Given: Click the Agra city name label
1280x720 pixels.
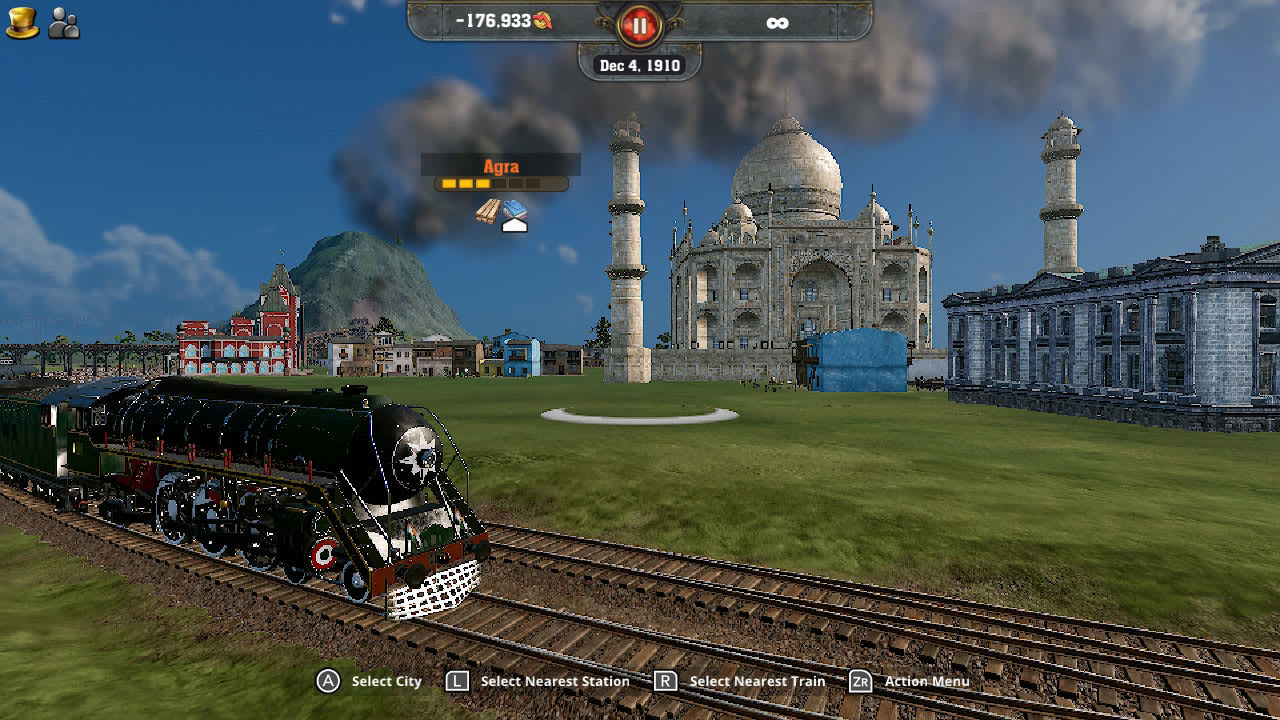Looking at the screenshot, I should pyautogui.click(x=500, y=166).
